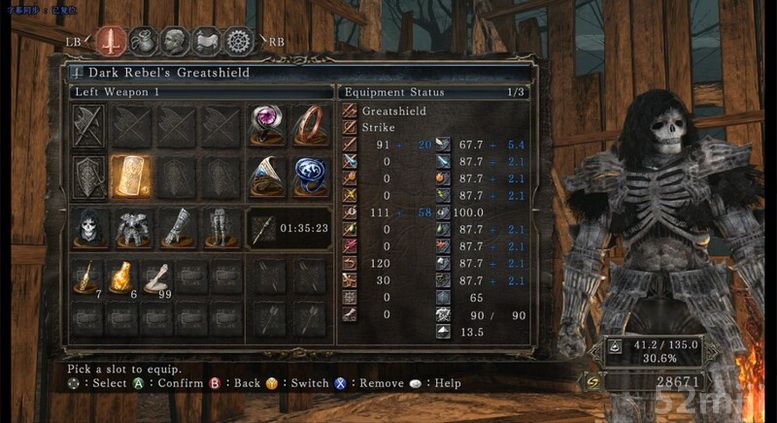Choose the chest armor slot

[x=132, y=229]
